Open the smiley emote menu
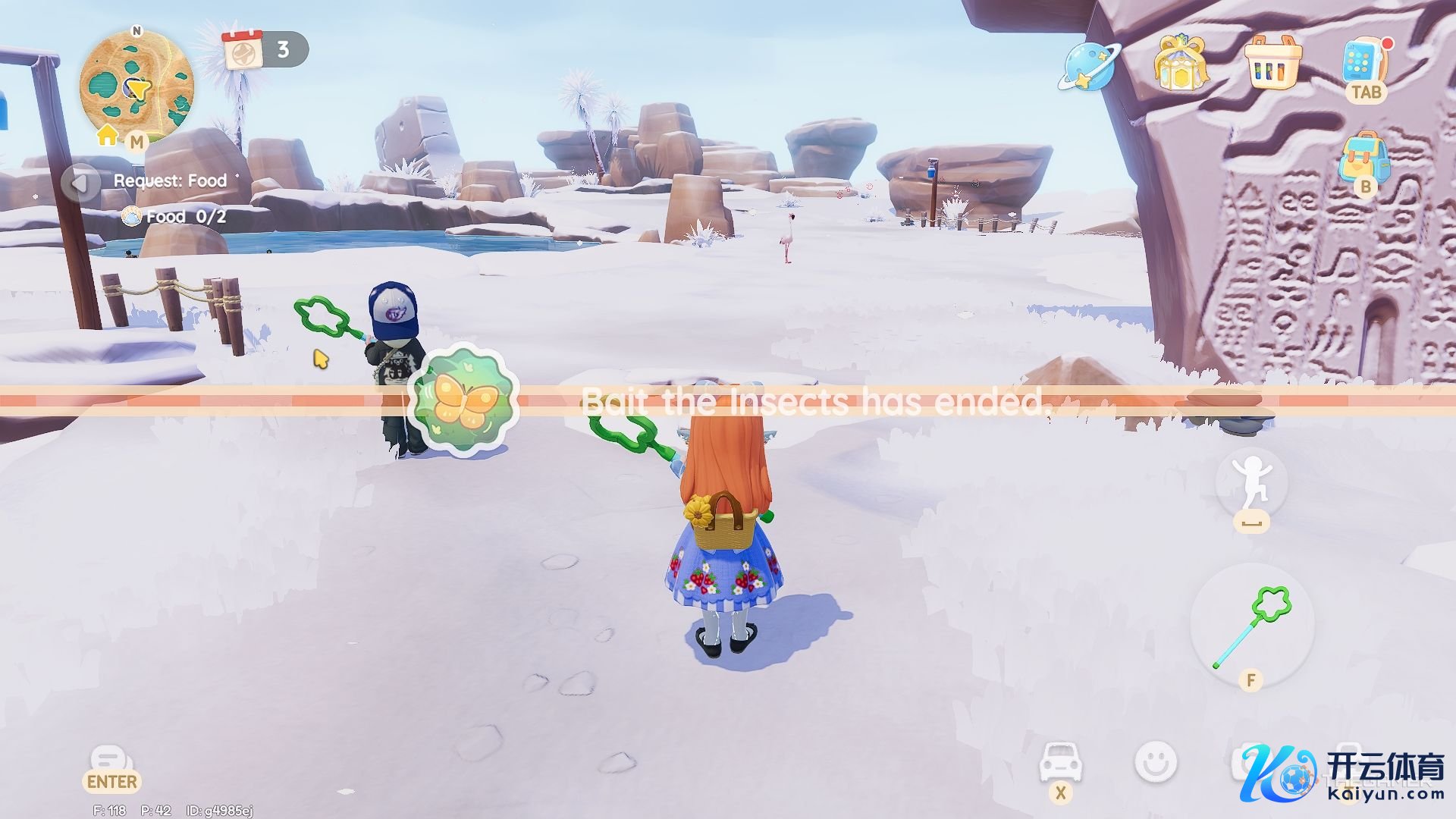This screenshot has height=819, width=1456. [x=1156, y=761]
